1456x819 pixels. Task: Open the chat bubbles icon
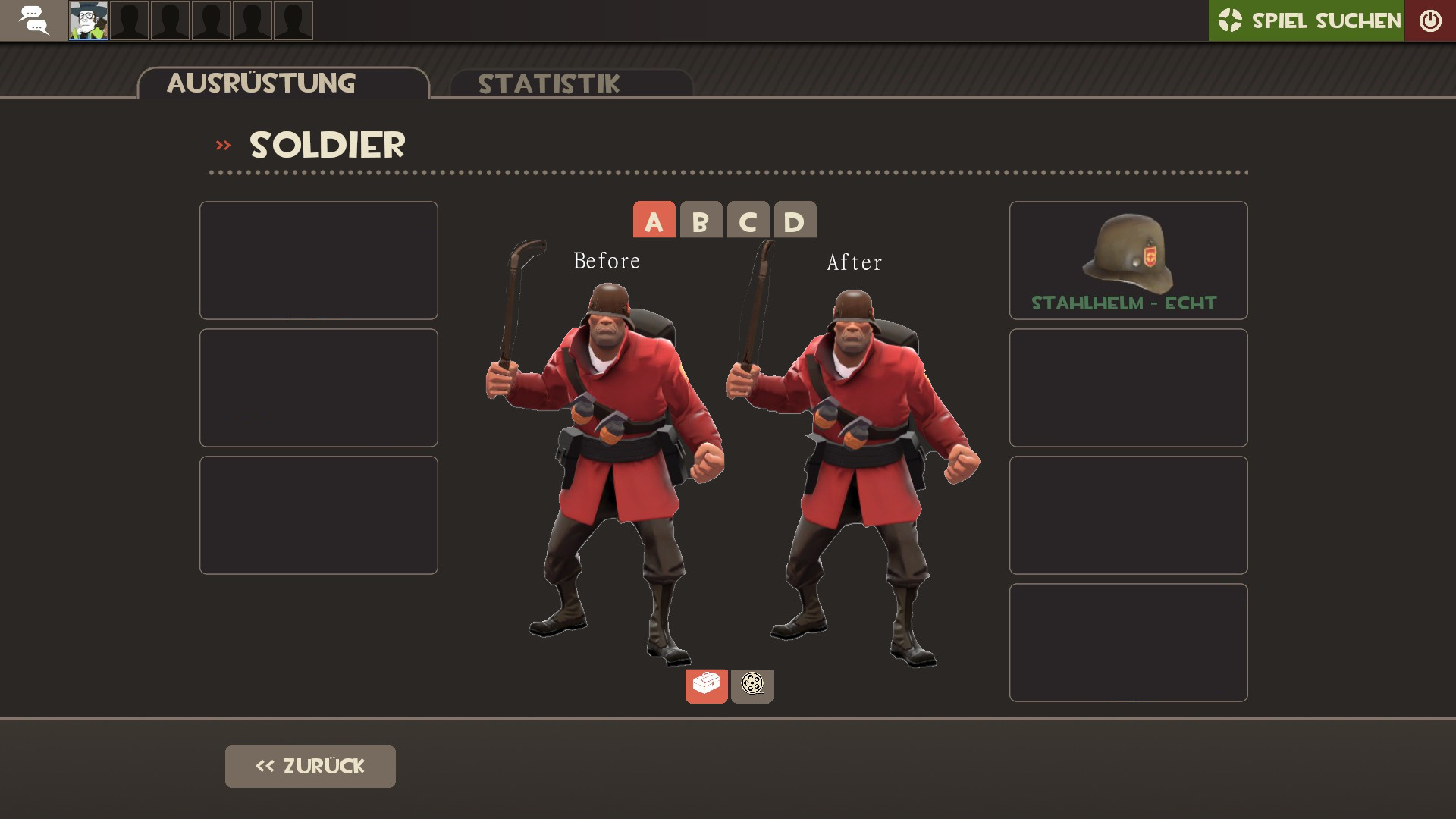[33, 20]
